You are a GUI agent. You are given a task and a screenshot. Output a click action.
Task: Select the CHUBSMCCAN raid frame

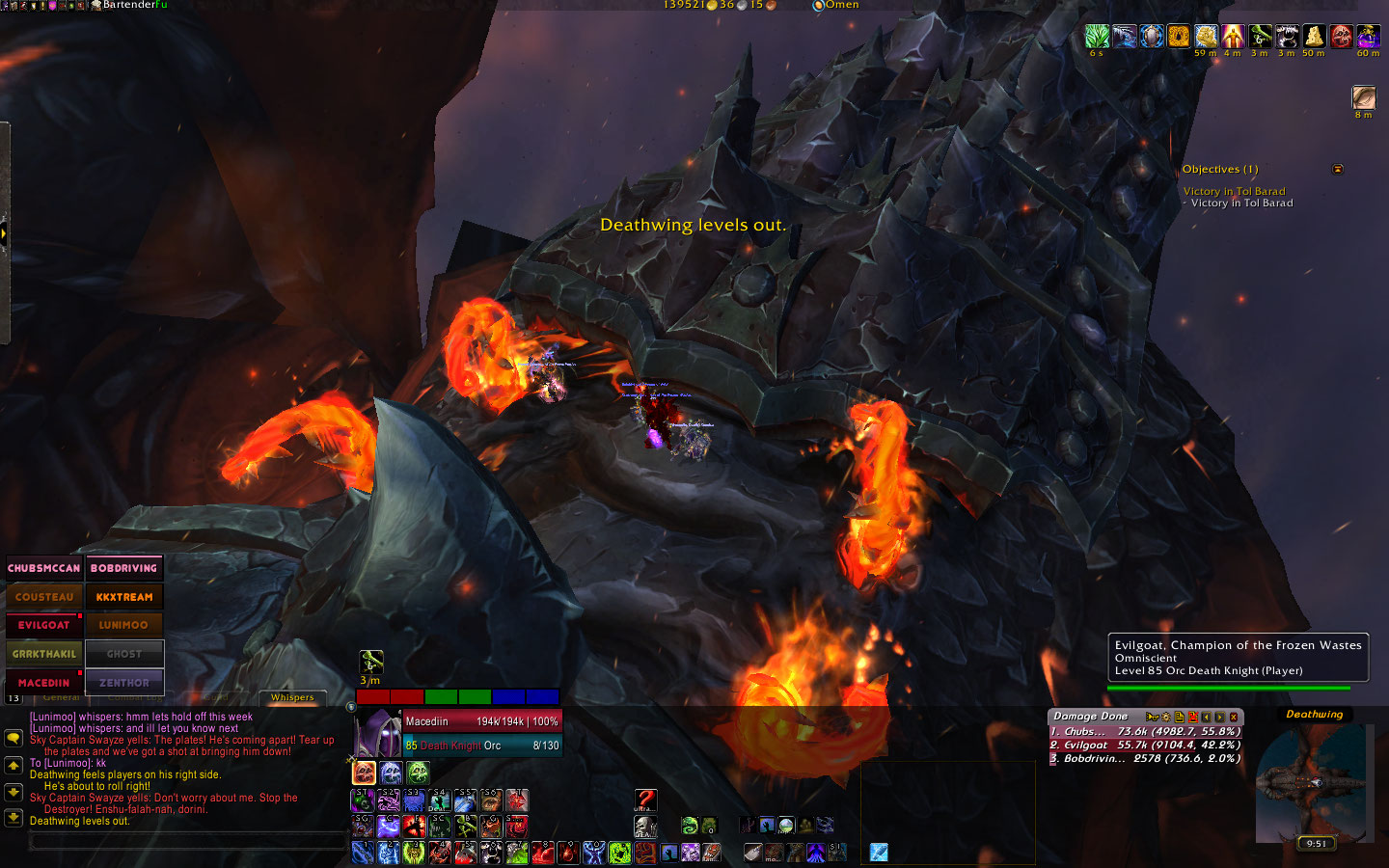pyautogui.click(x=44, y=568)
